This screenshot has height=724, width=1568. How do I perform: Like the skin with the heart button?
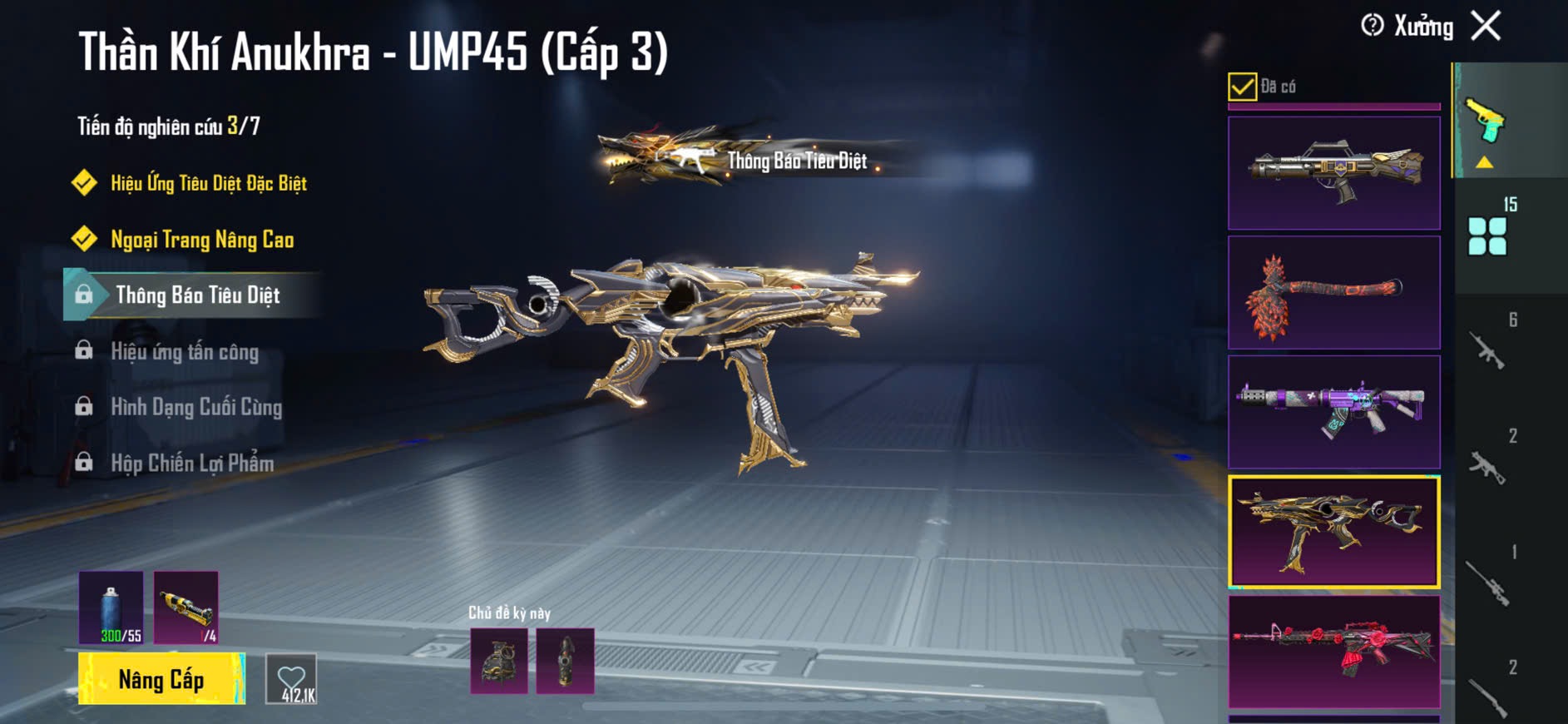pyautogui.click(x=291, y=680)
